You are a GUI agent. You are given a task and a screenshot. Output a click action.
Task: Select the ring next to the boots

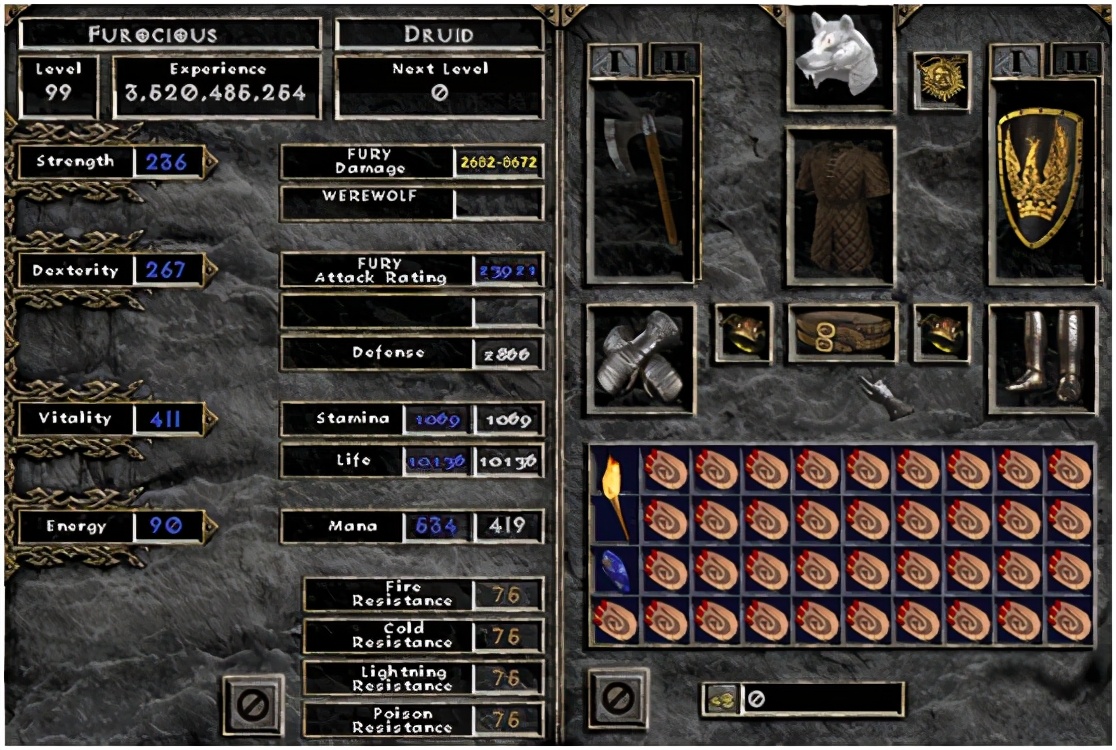pyautogui.click(x=941, y=333)
